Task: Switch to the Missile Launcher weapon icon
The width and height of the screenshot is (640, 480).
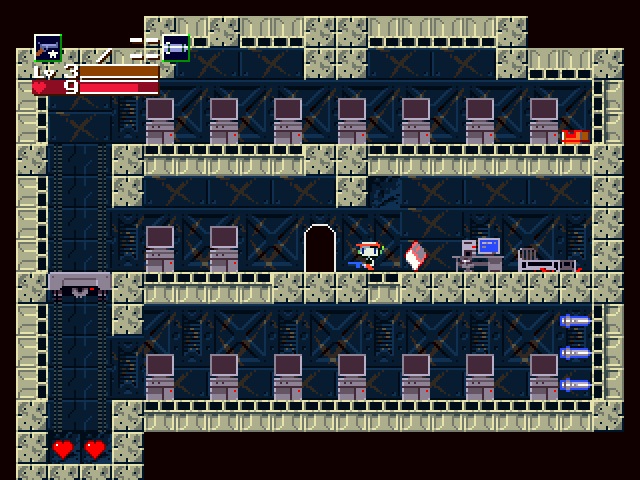Action: point(175,47)
